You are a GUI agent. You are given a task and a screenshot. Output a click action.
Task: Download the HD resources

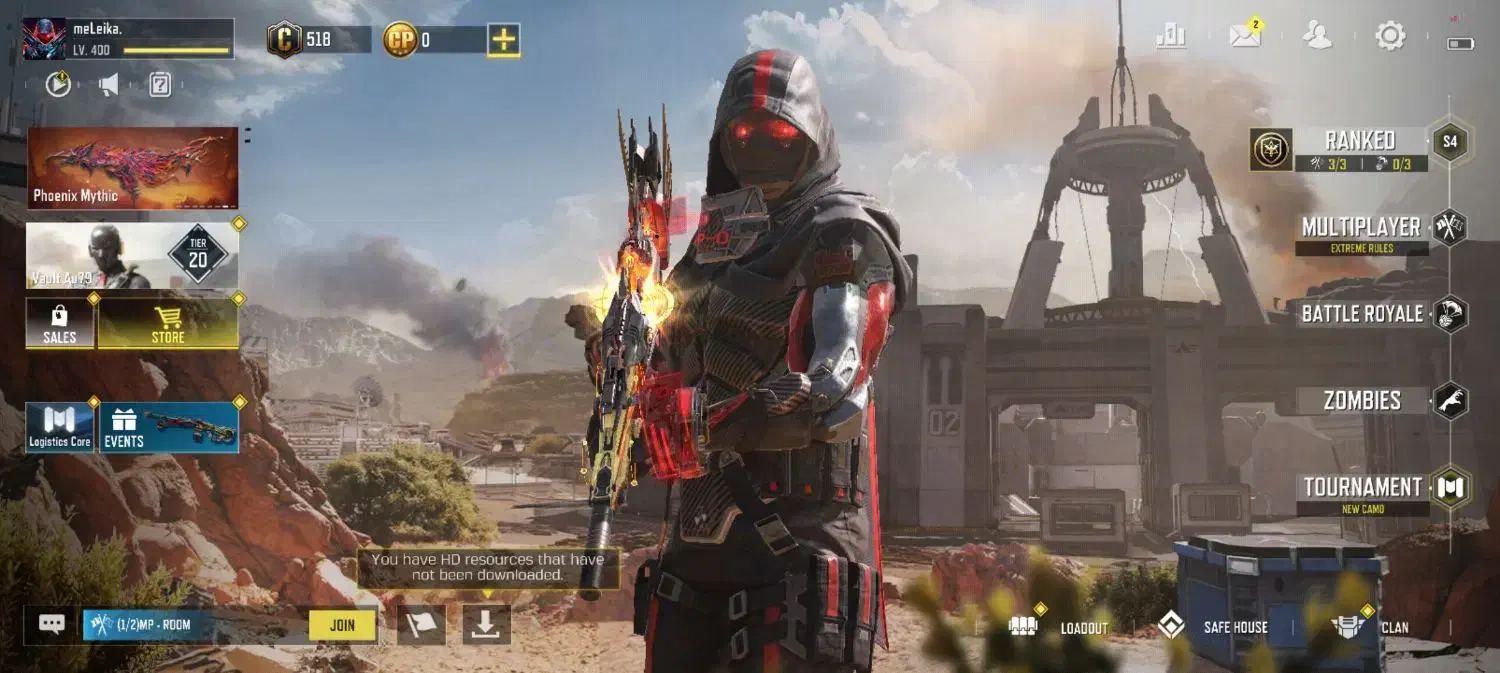486,624
